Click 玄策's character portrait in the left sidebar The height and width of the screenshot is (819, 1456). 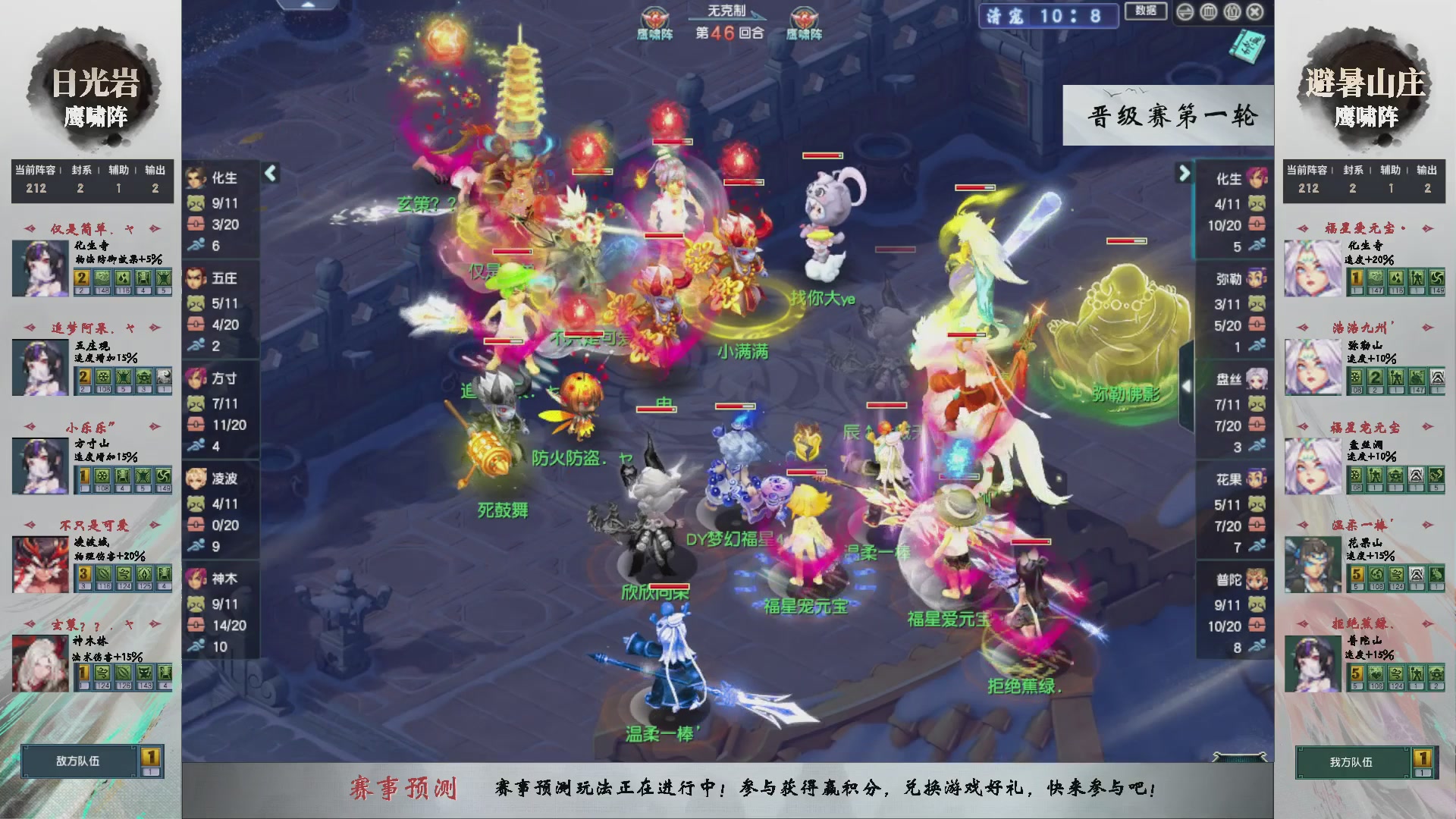[39, 664]
